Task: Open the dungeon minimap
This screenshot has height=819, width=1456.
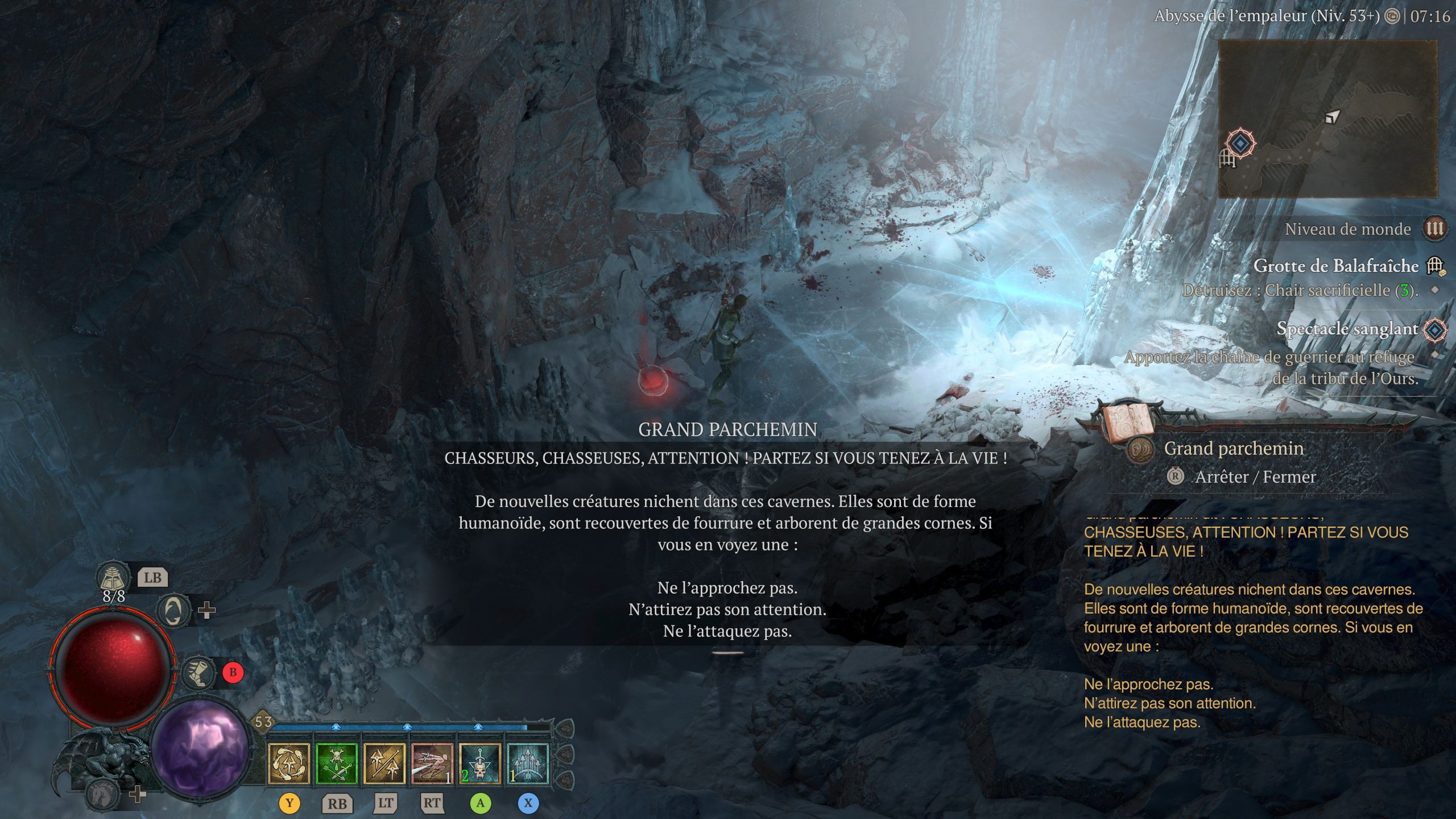Action: [x=1327, y=118]
